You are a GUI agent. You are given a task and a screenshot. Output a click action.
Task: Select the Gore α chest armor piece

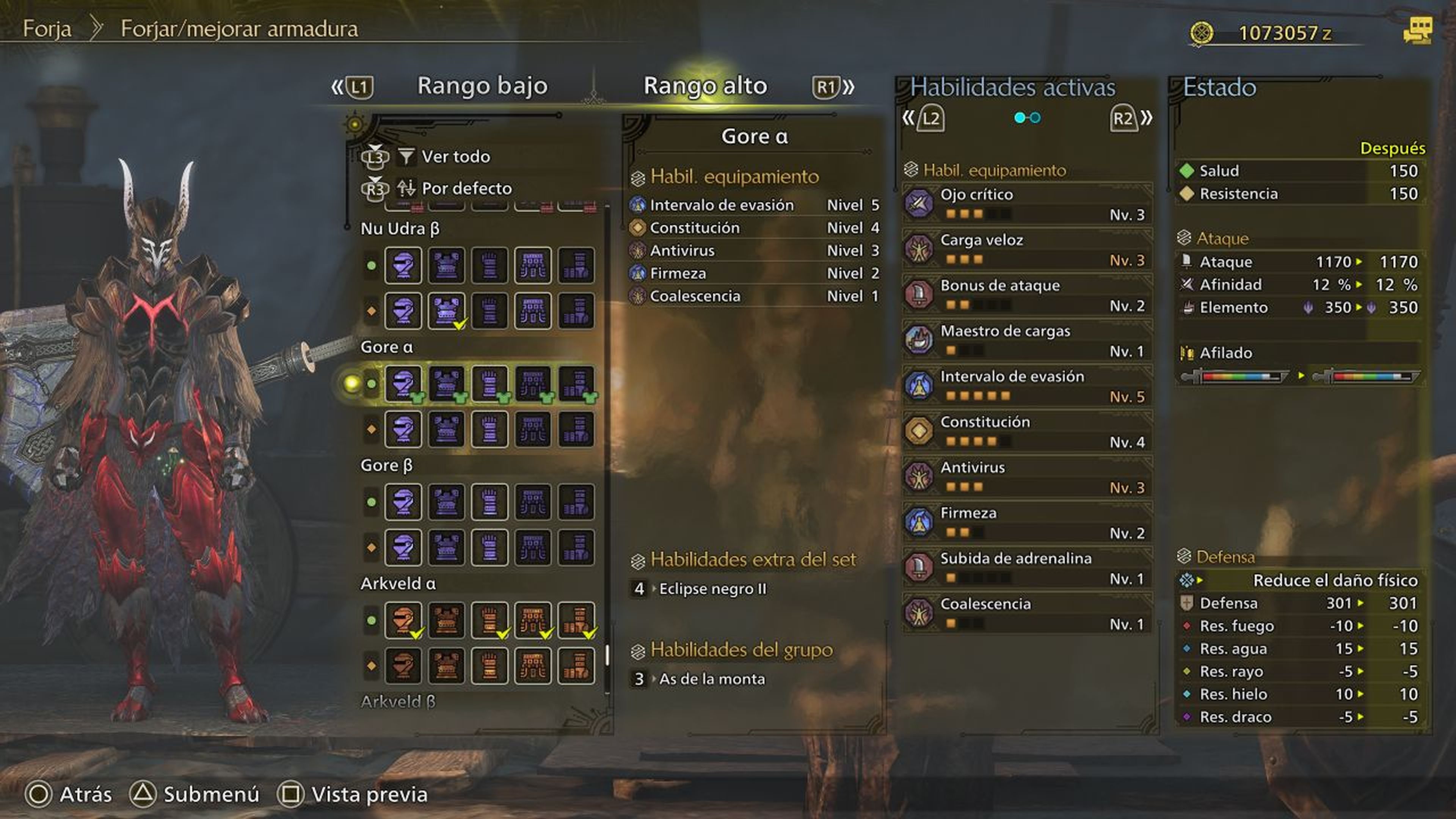[447, 383]
